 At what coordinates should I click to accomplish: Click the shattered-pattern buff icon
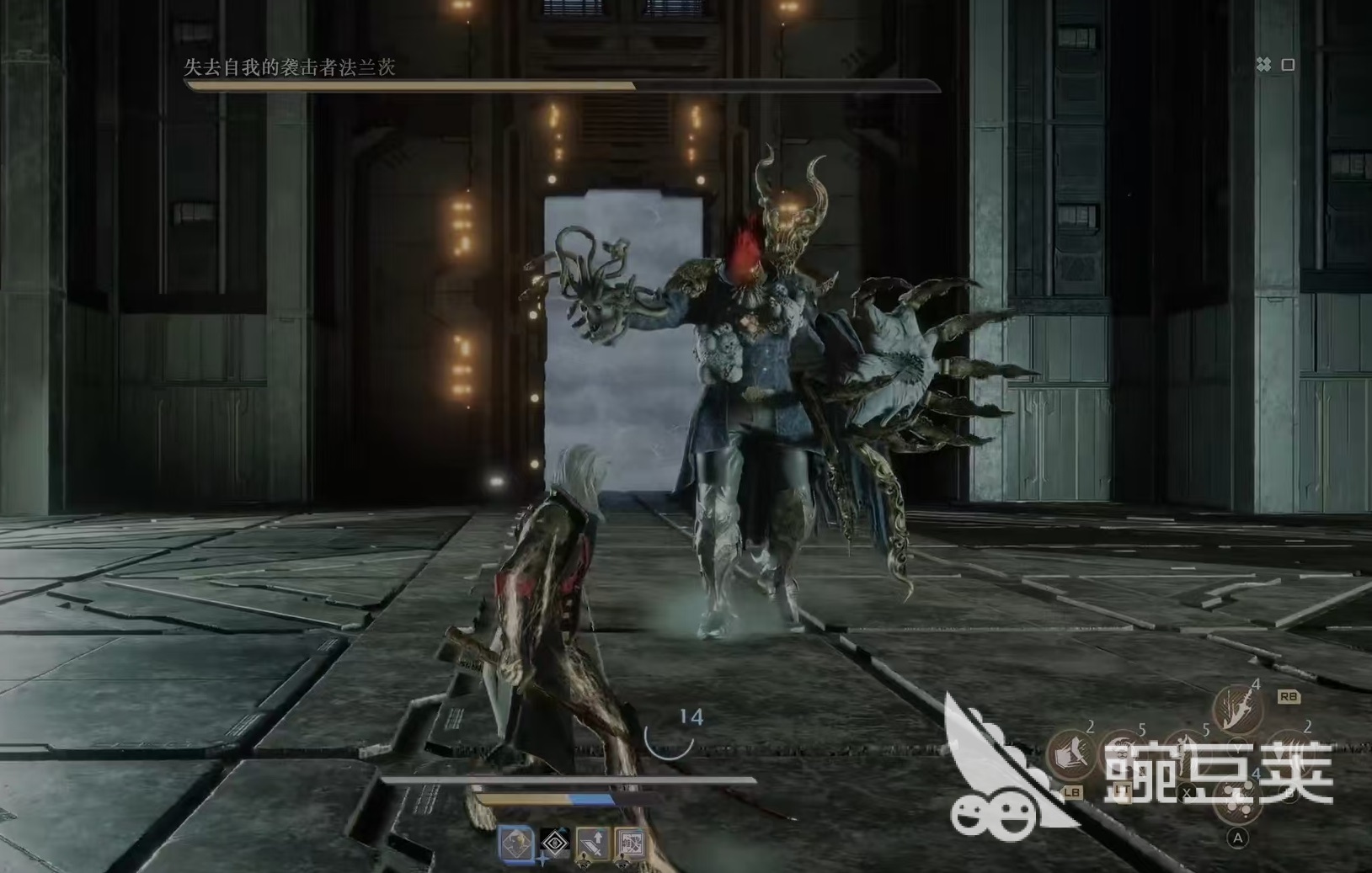click(631, 842)
